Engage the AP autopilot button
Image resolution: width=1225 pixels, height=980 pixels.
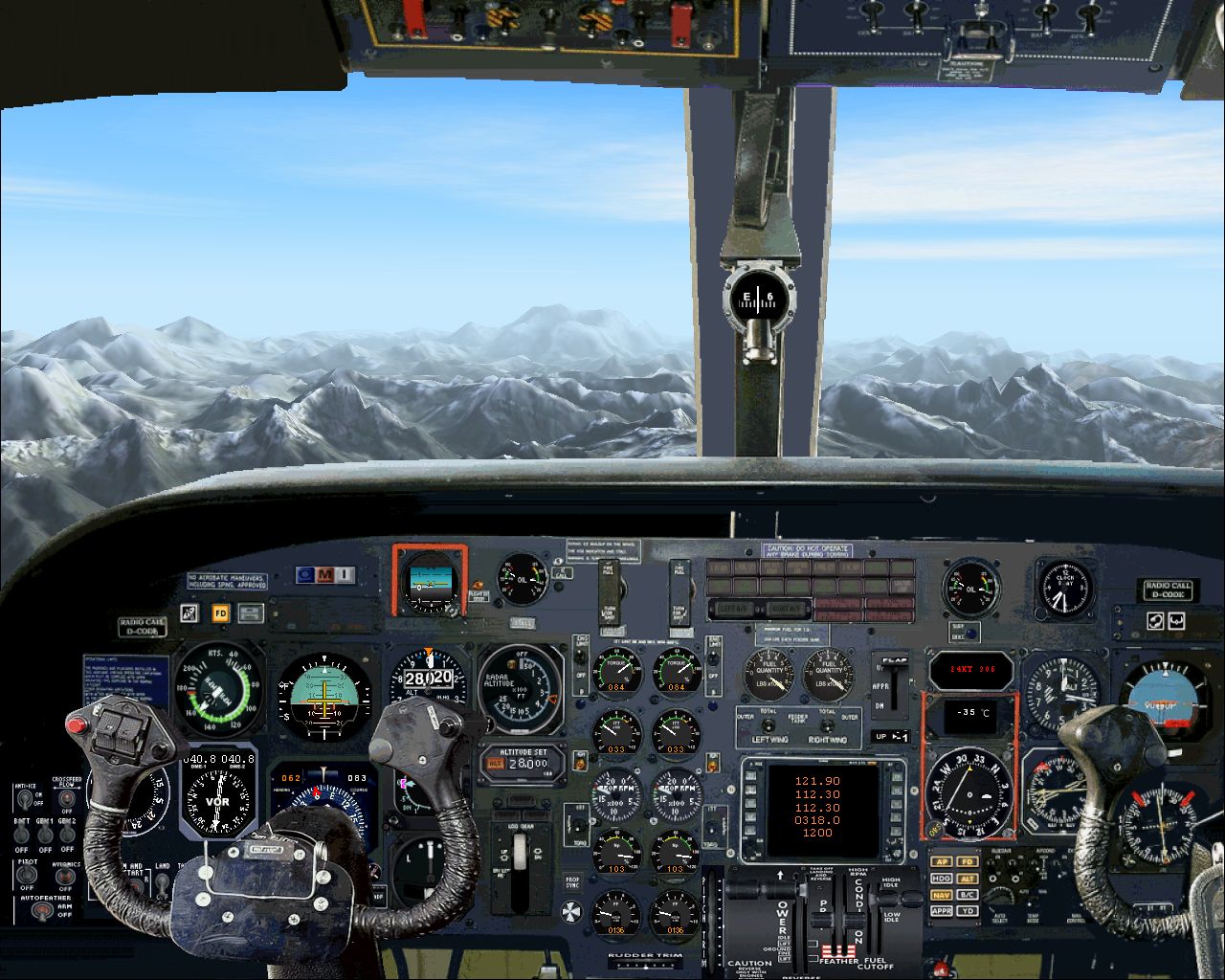click(x=940, y=861)
